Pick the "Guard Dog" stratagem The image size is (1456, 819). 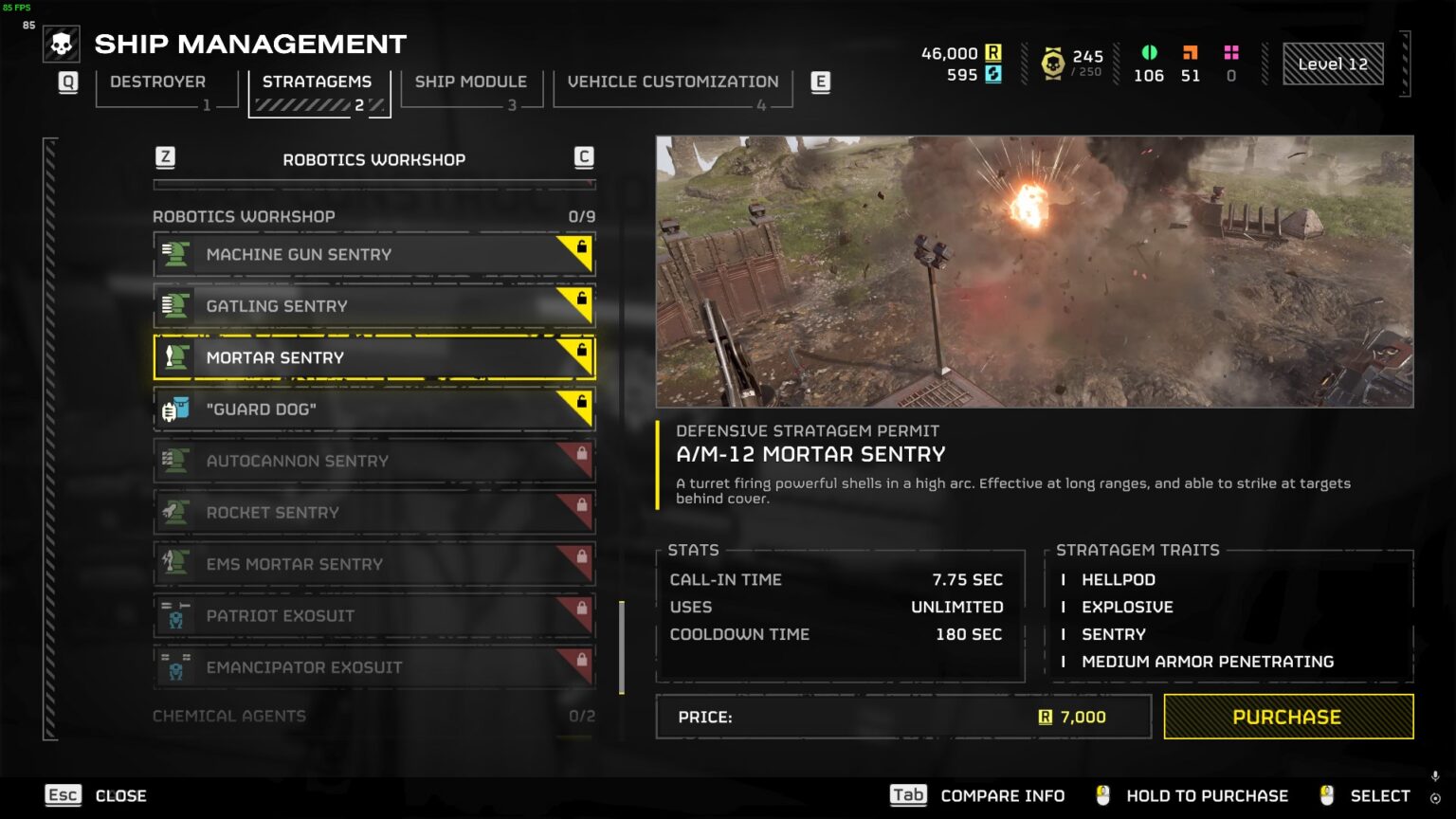(x=373, y=409)
